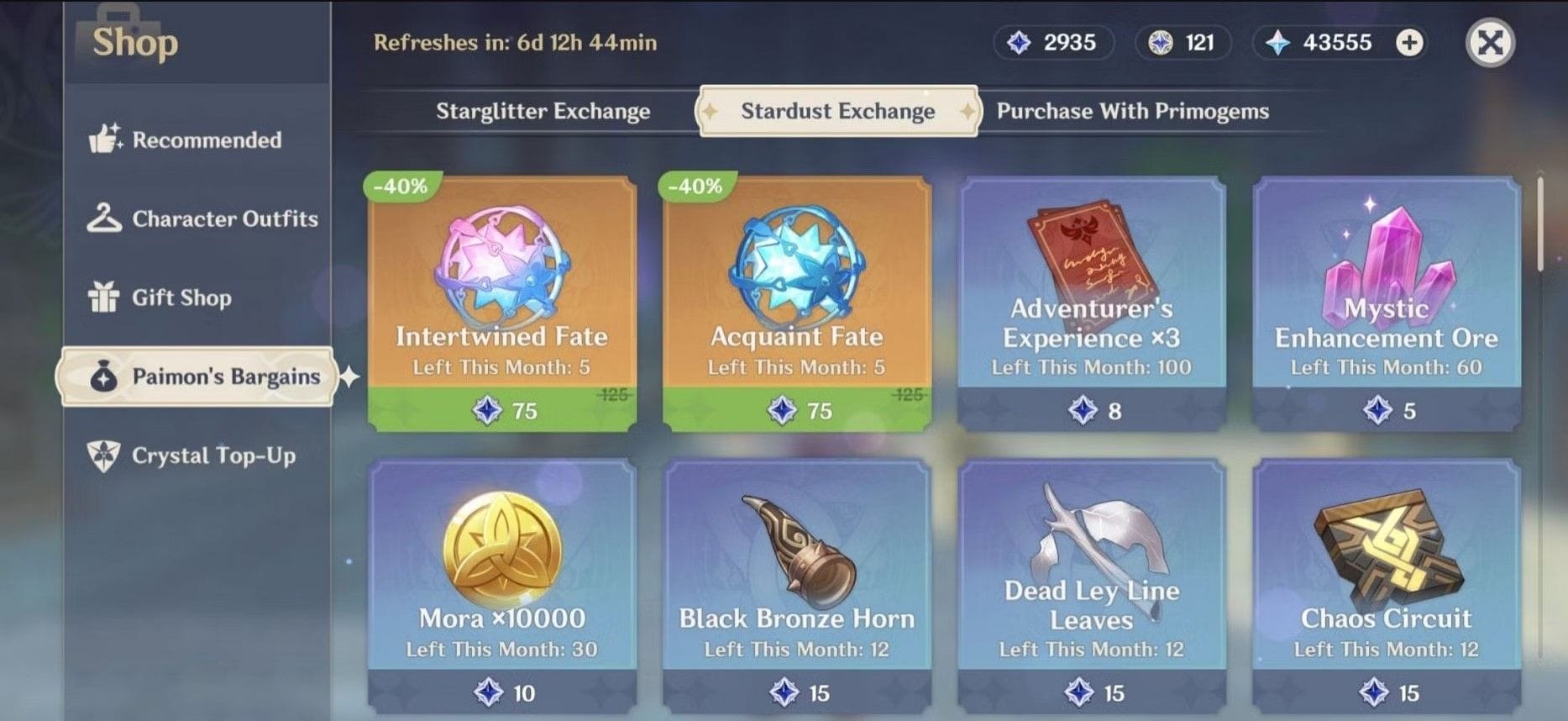
Task: Select the Mora ×10000 shop item
Action: (501, 584)
